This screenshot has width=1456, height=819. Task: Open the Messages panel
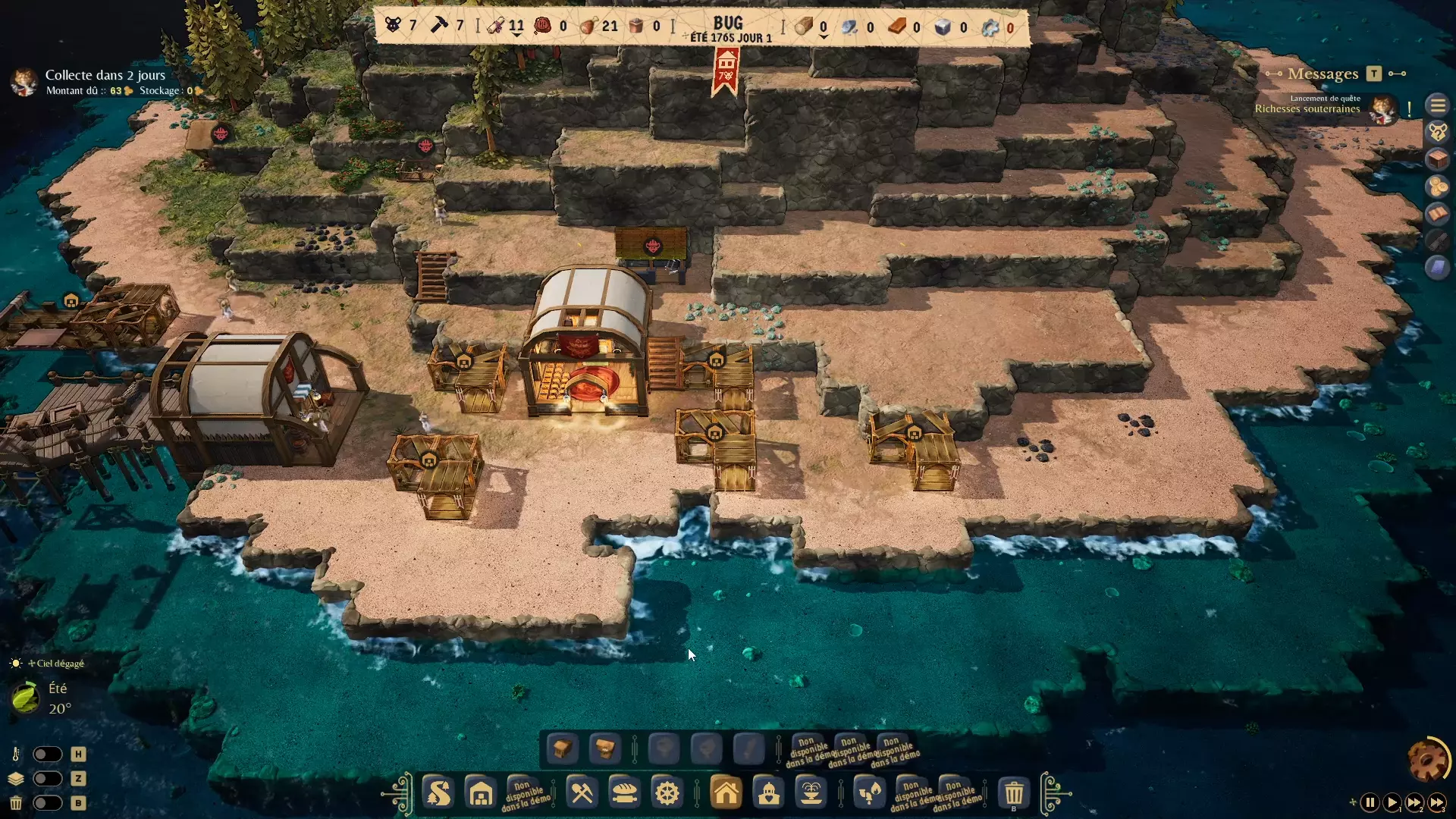coord(1323,74)
